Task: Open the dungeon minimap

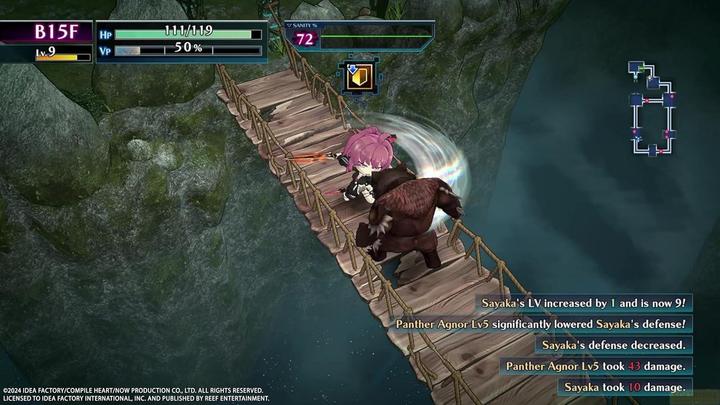Action: (x=652, y=107)
